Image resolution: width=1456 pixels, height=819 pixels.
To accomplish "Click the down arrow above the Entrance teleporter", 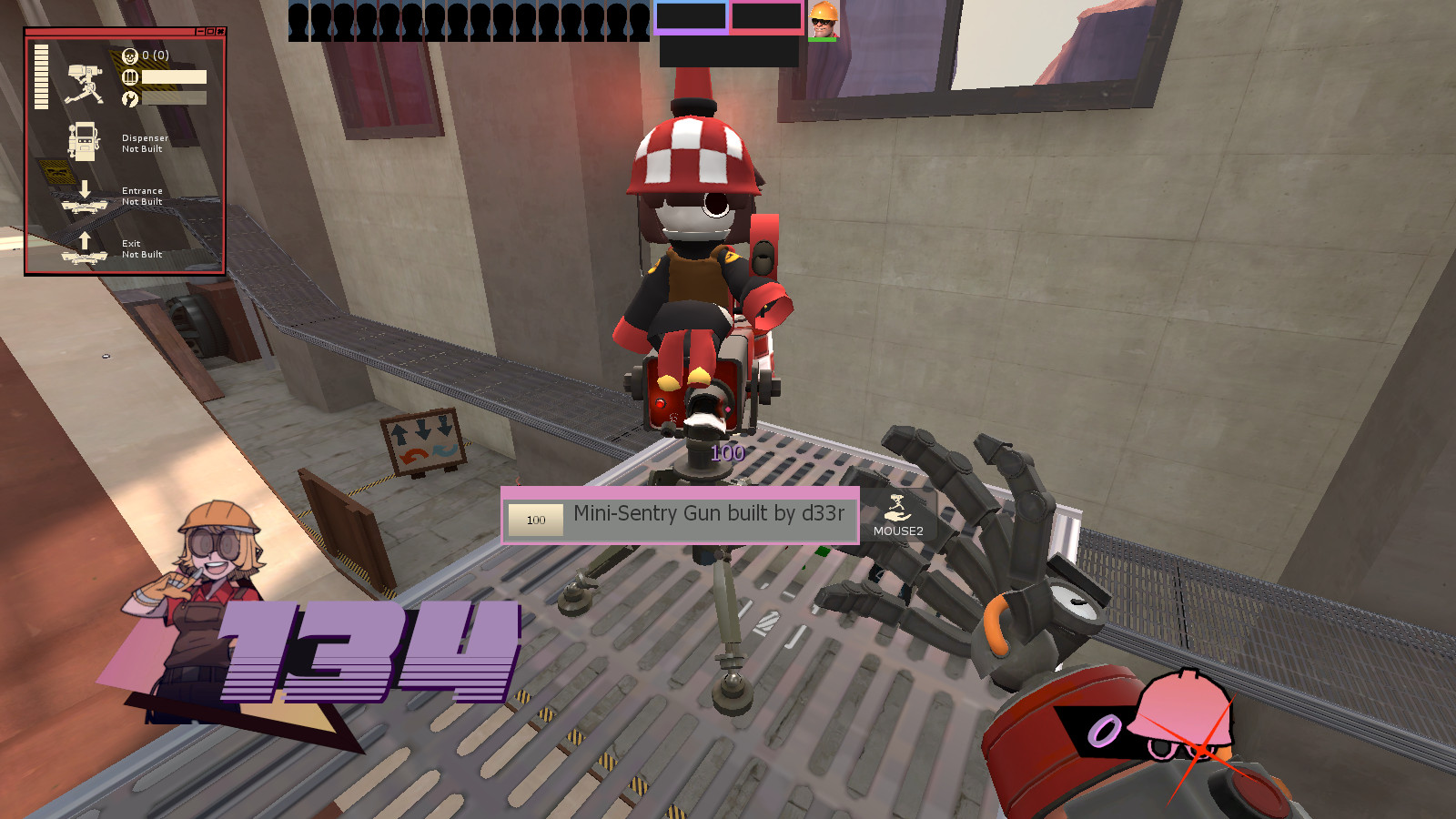I will point(85,188).
